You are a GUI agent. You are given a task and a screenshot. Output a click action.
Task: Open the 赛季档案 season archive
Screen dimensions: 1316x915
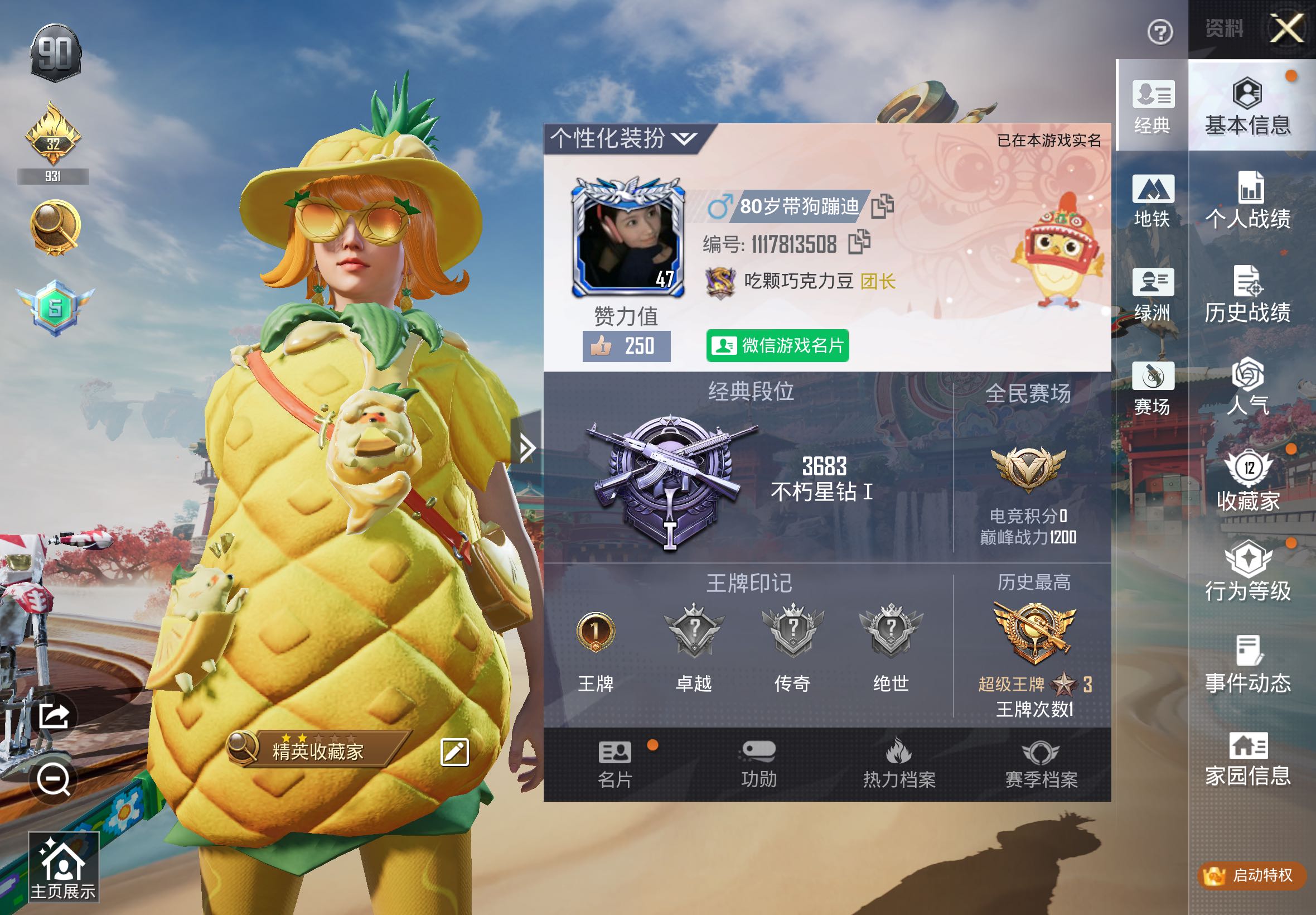pos(1041,764)
